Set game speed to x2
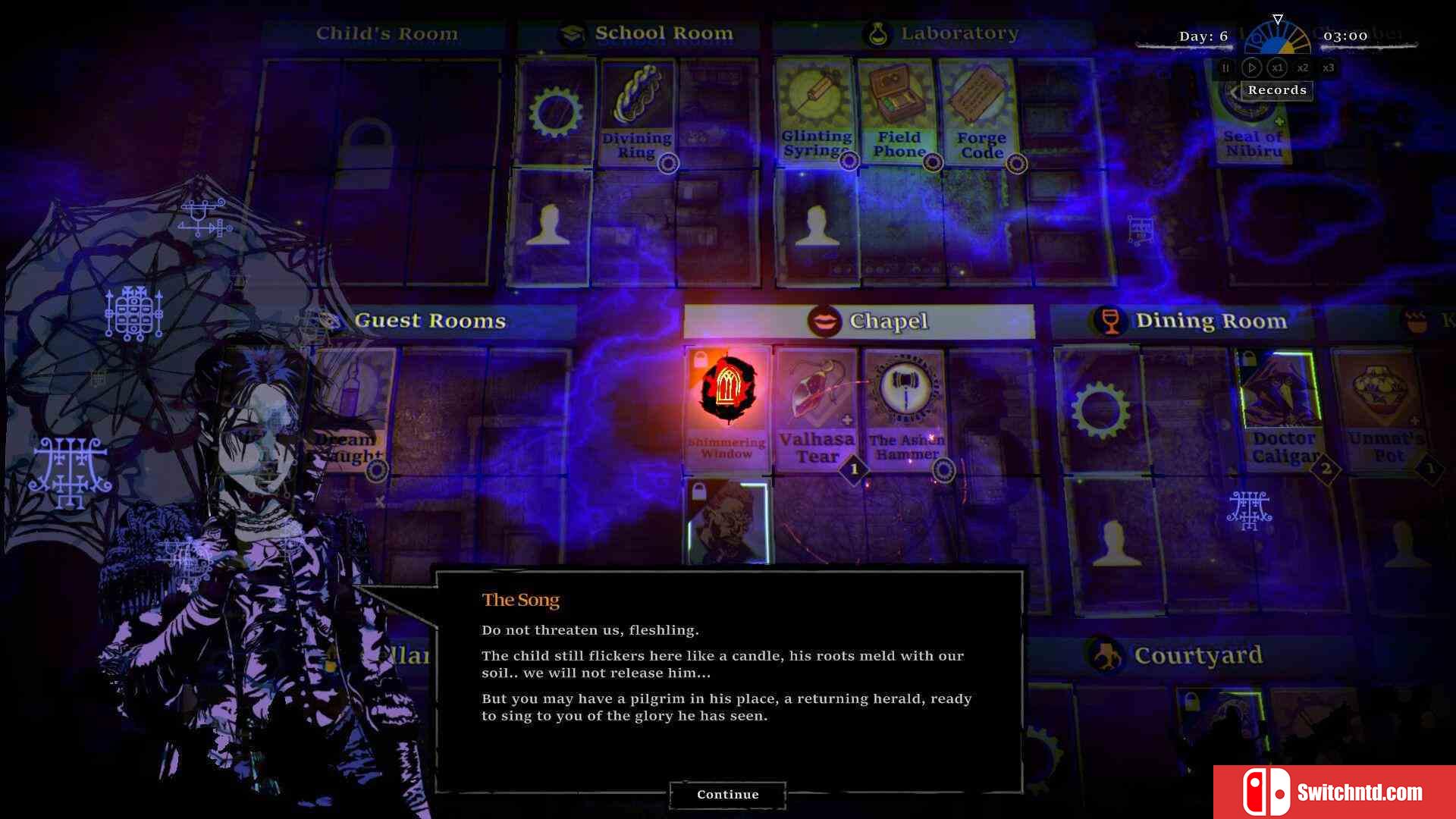1456x819 pixels. click(1303, 68)
